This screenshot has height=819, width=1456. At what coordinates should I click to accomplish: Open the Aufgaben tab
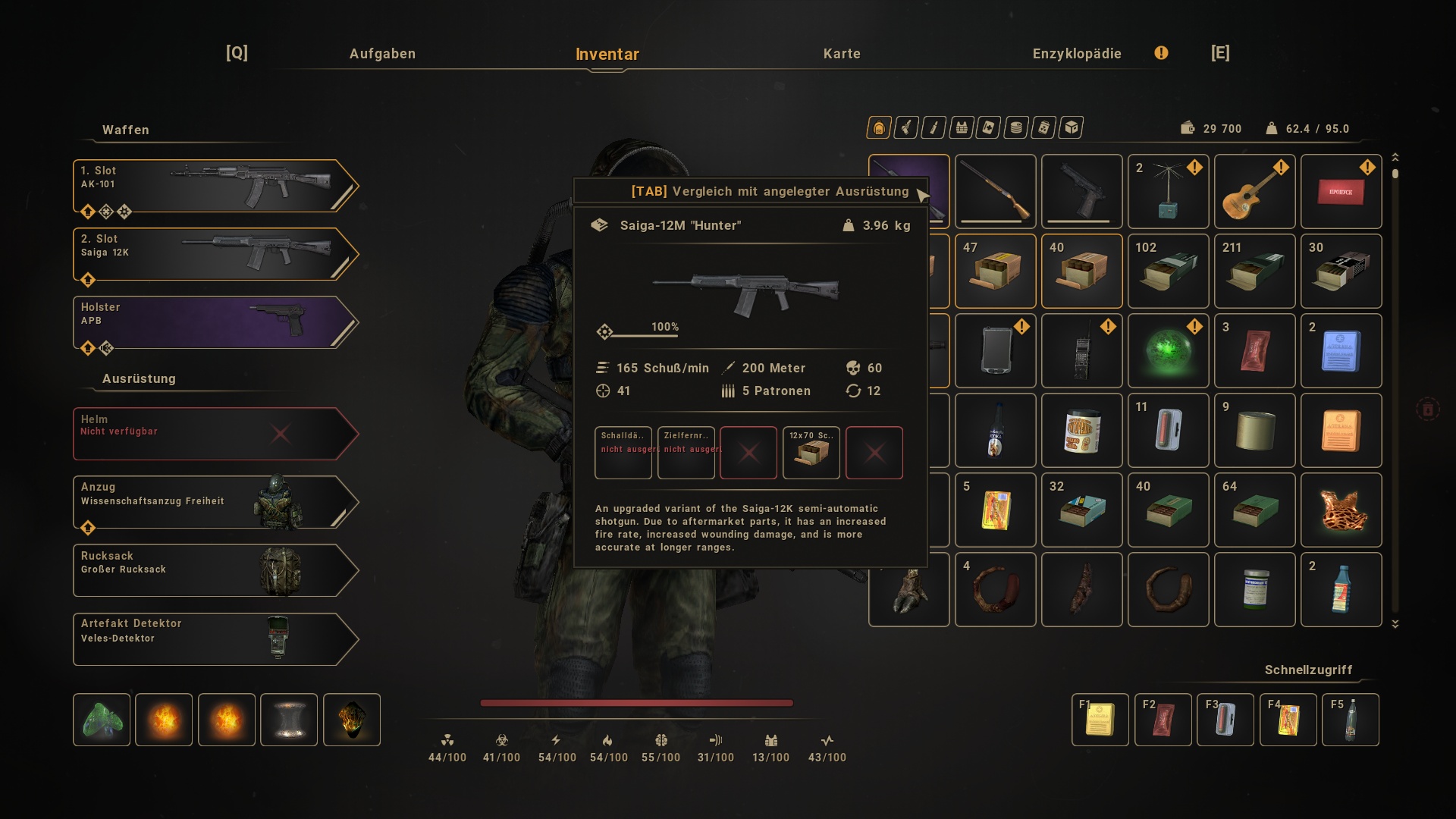click(x=382, y=54)
